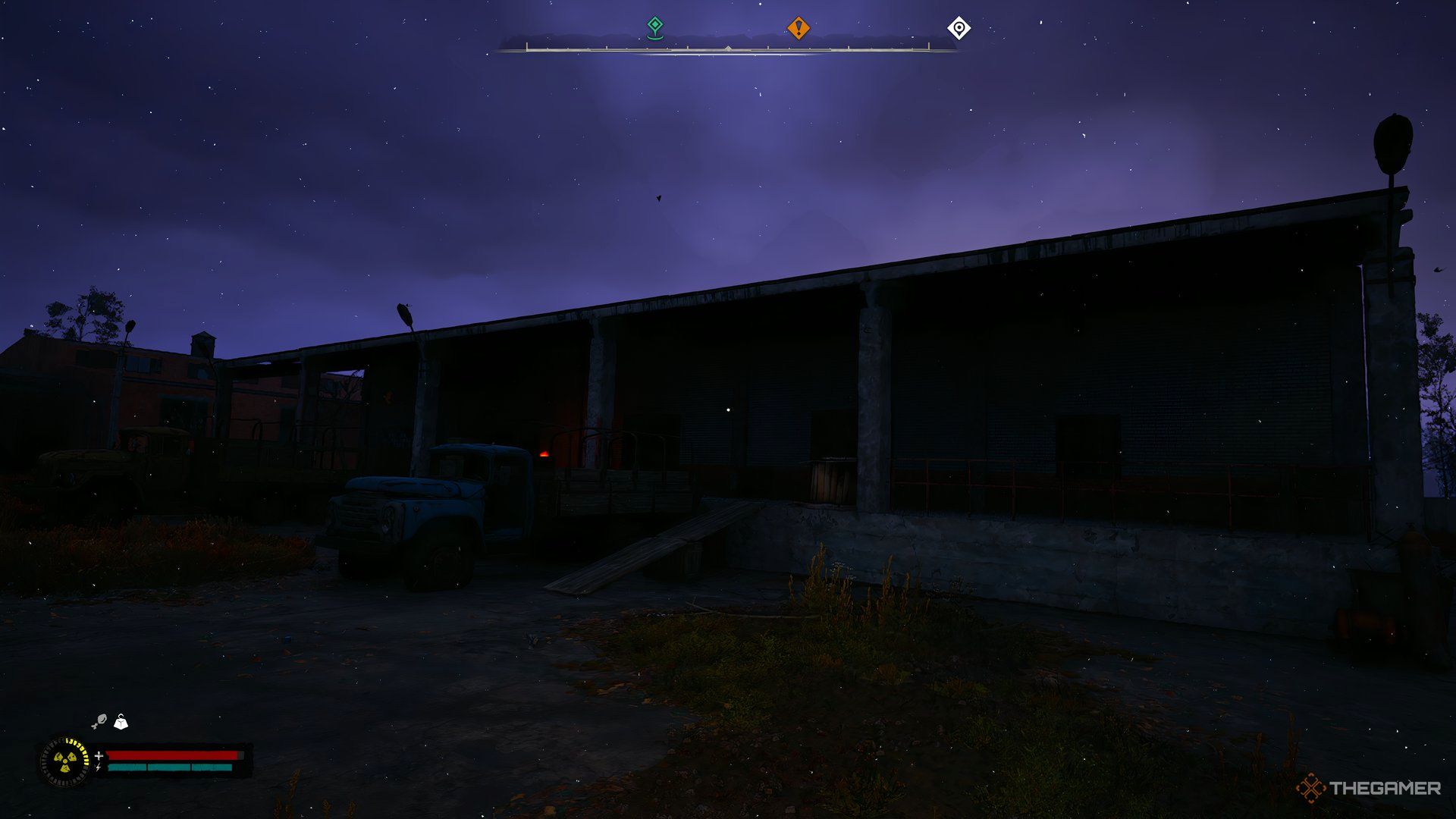Image resolution: width=1456 pixels, height=819 pixels.
Task: Click the carry weight kettlebell icon
Action: click(x=119, y=723)
